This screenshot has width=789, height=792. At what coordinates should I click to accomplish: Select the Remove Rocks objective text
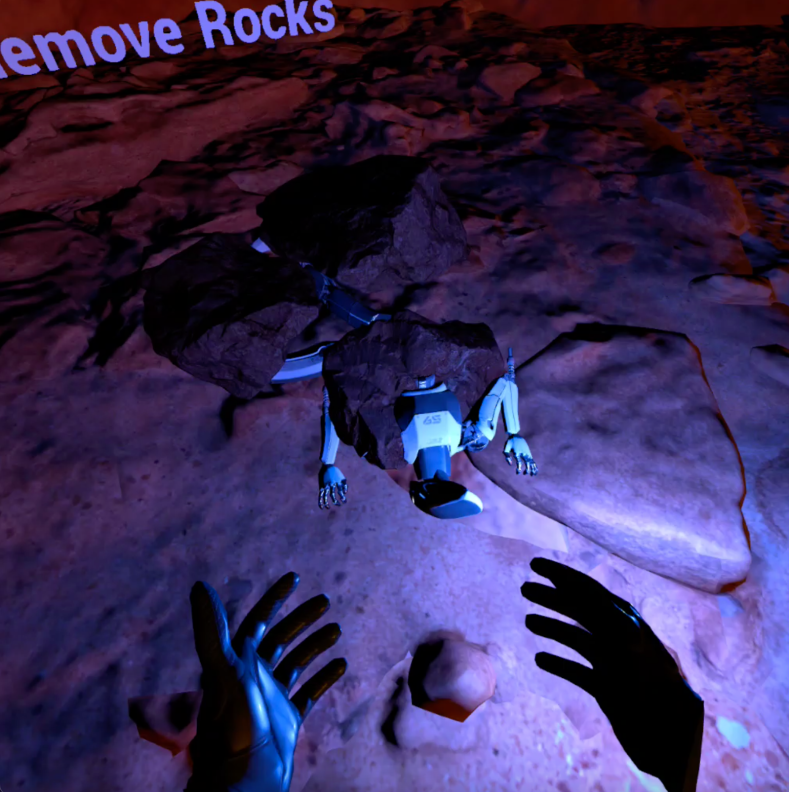[170, 36]
